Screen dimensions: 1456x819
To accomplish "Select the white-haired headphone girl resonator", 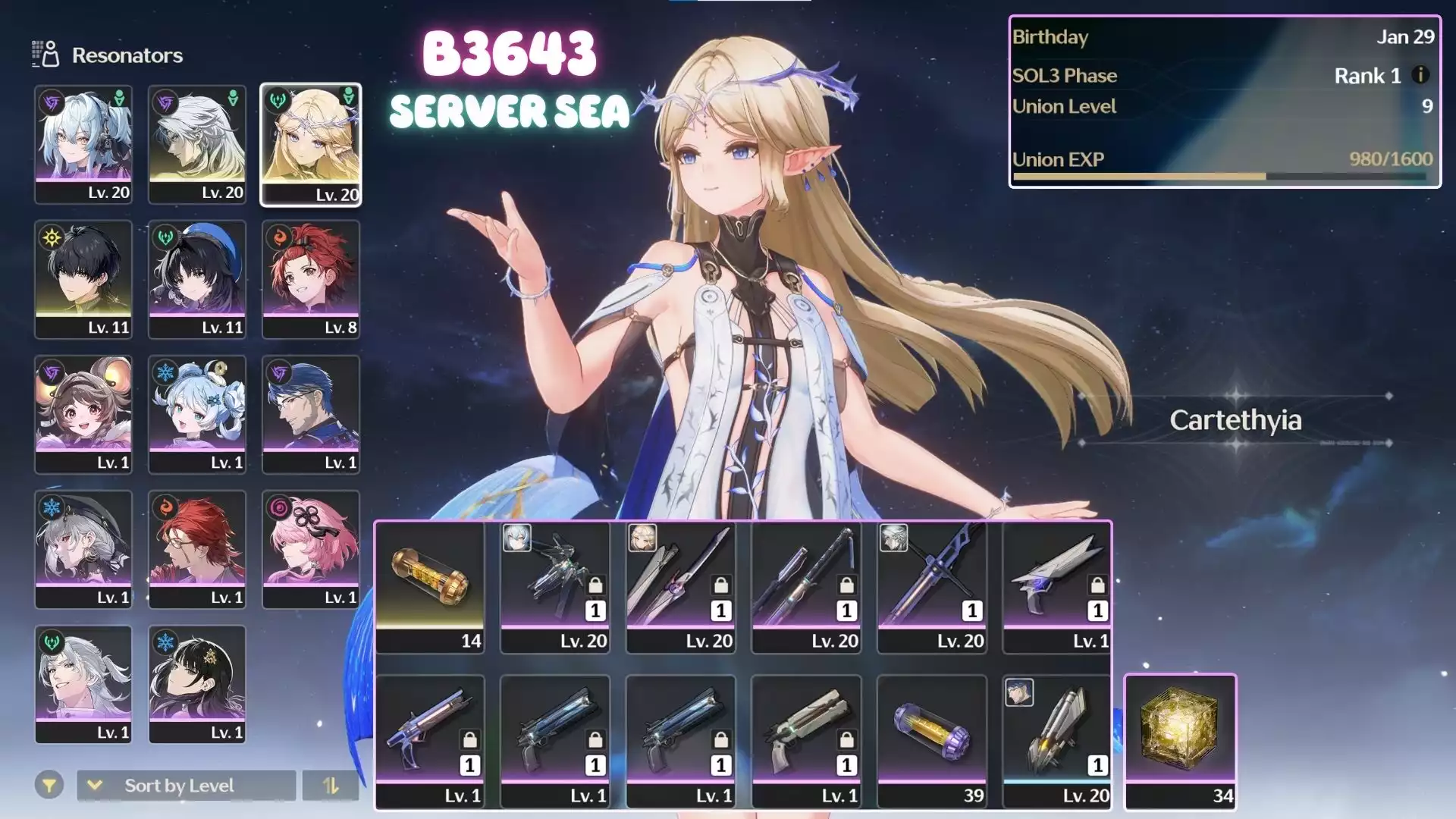I will (83, 144).
